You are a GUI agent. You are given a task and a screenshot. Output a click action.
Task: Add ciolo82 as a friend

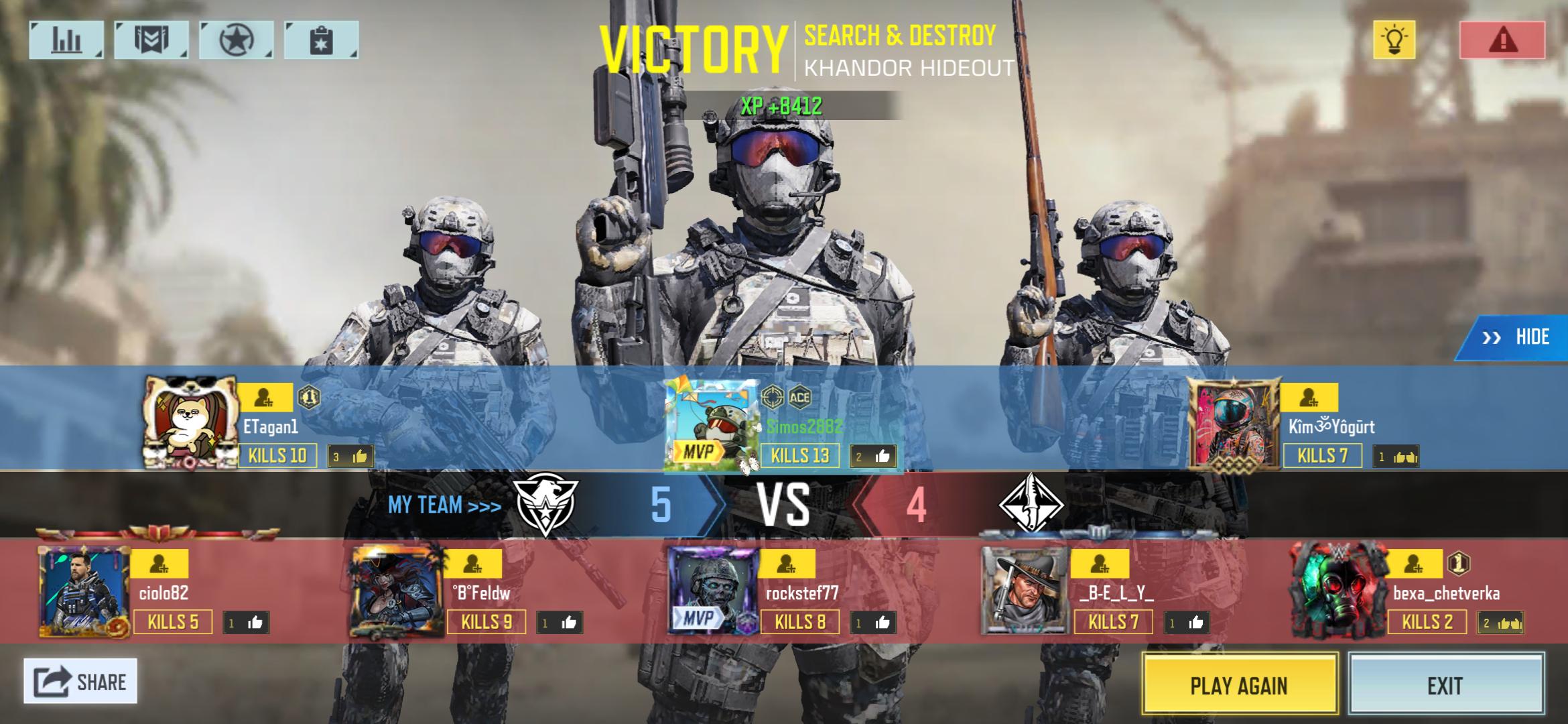point(159,564)
